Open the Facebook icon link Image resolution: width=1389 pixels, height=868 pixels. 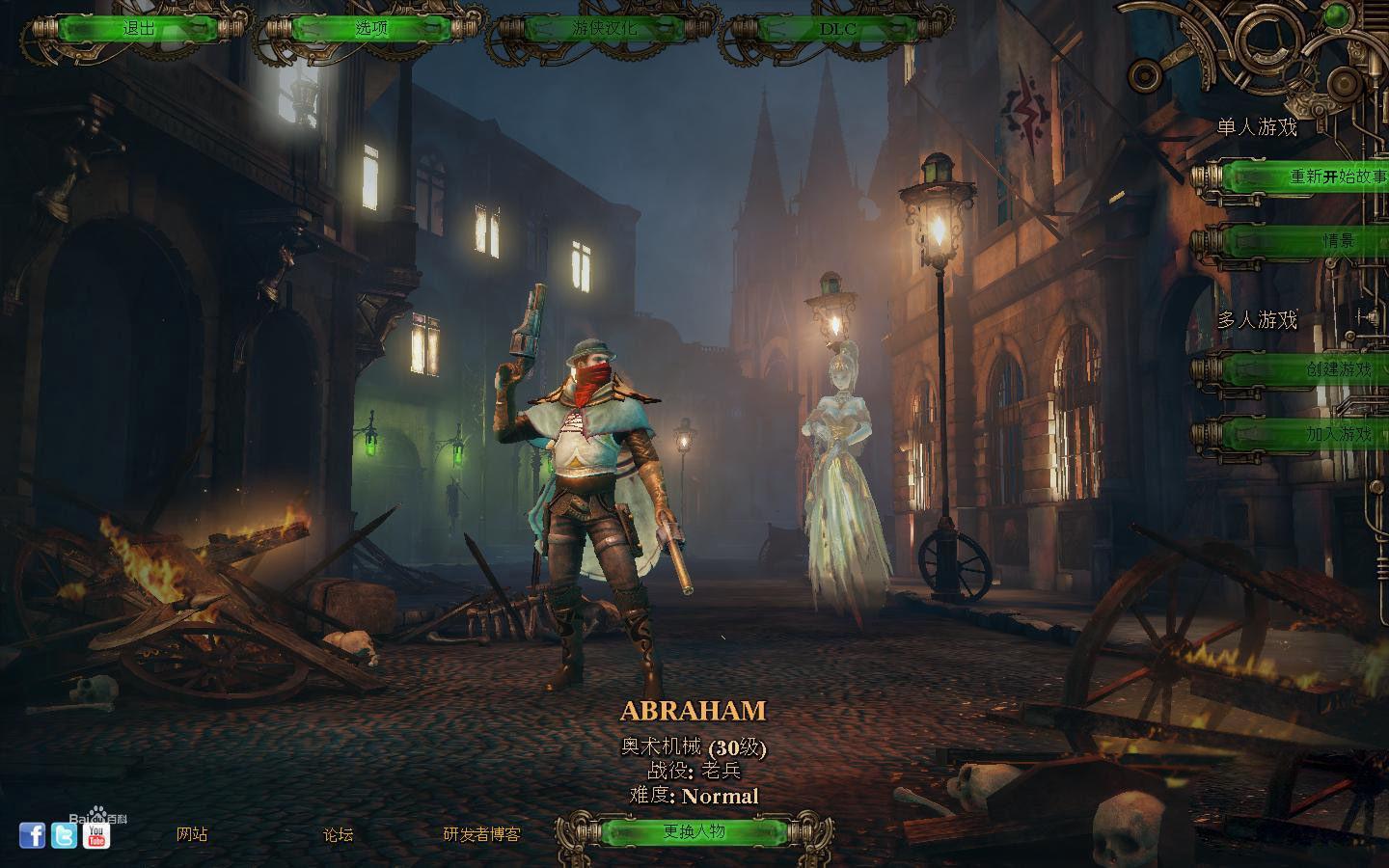pos(32,835)
